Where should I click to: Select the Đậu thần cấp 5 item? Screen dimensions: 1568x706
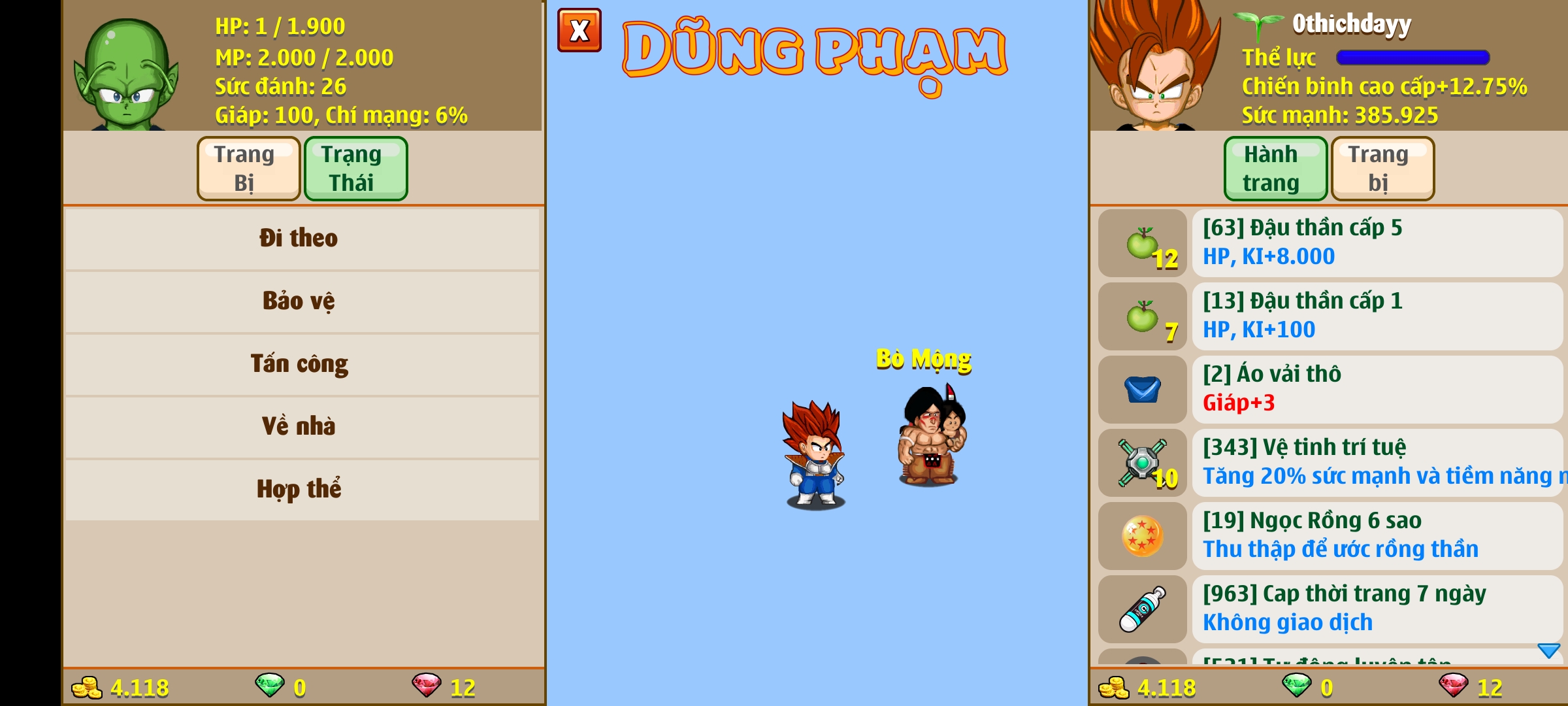1376,243
